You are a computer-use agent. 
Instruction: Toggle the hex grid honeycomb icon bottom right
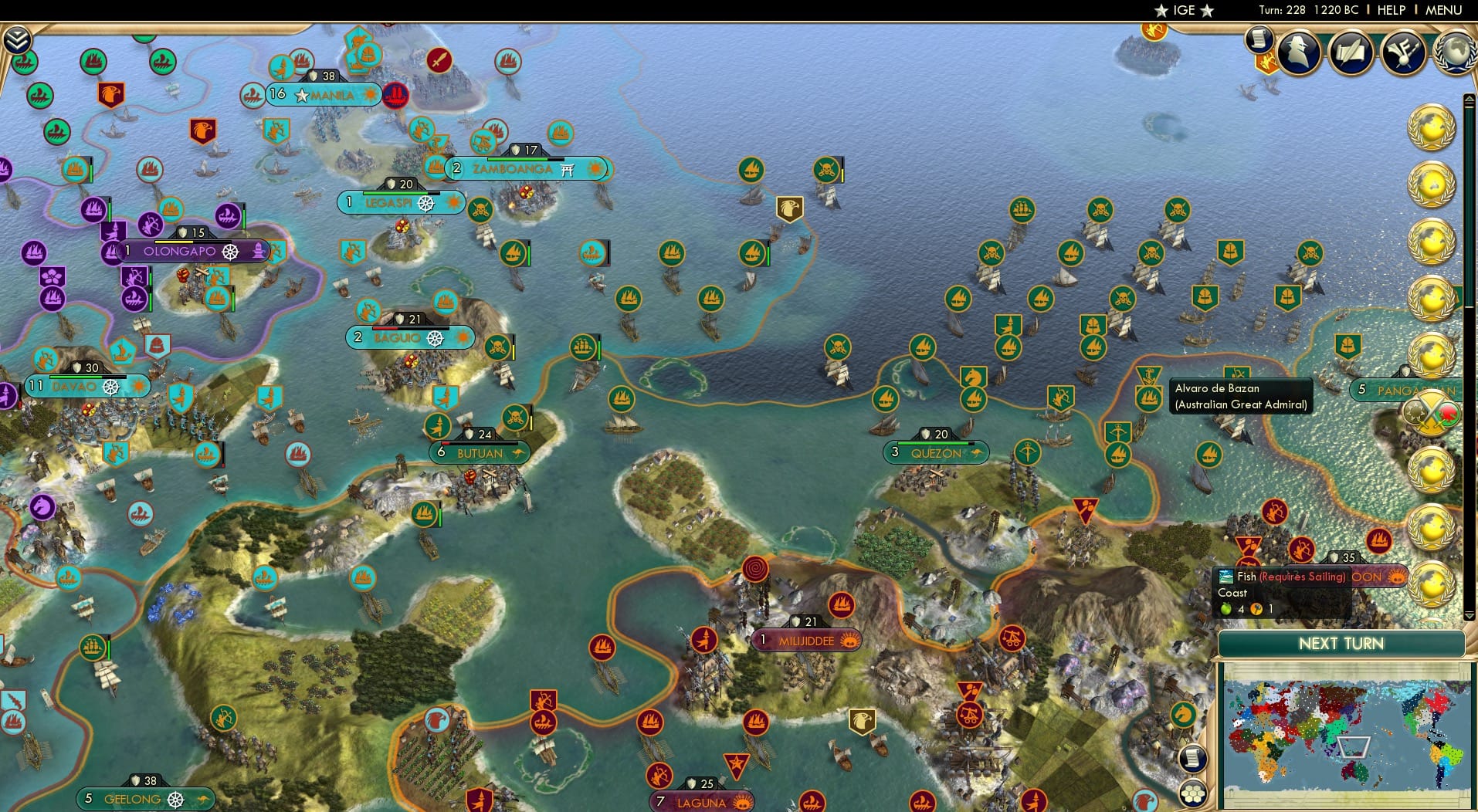(x=1193, y=793)
